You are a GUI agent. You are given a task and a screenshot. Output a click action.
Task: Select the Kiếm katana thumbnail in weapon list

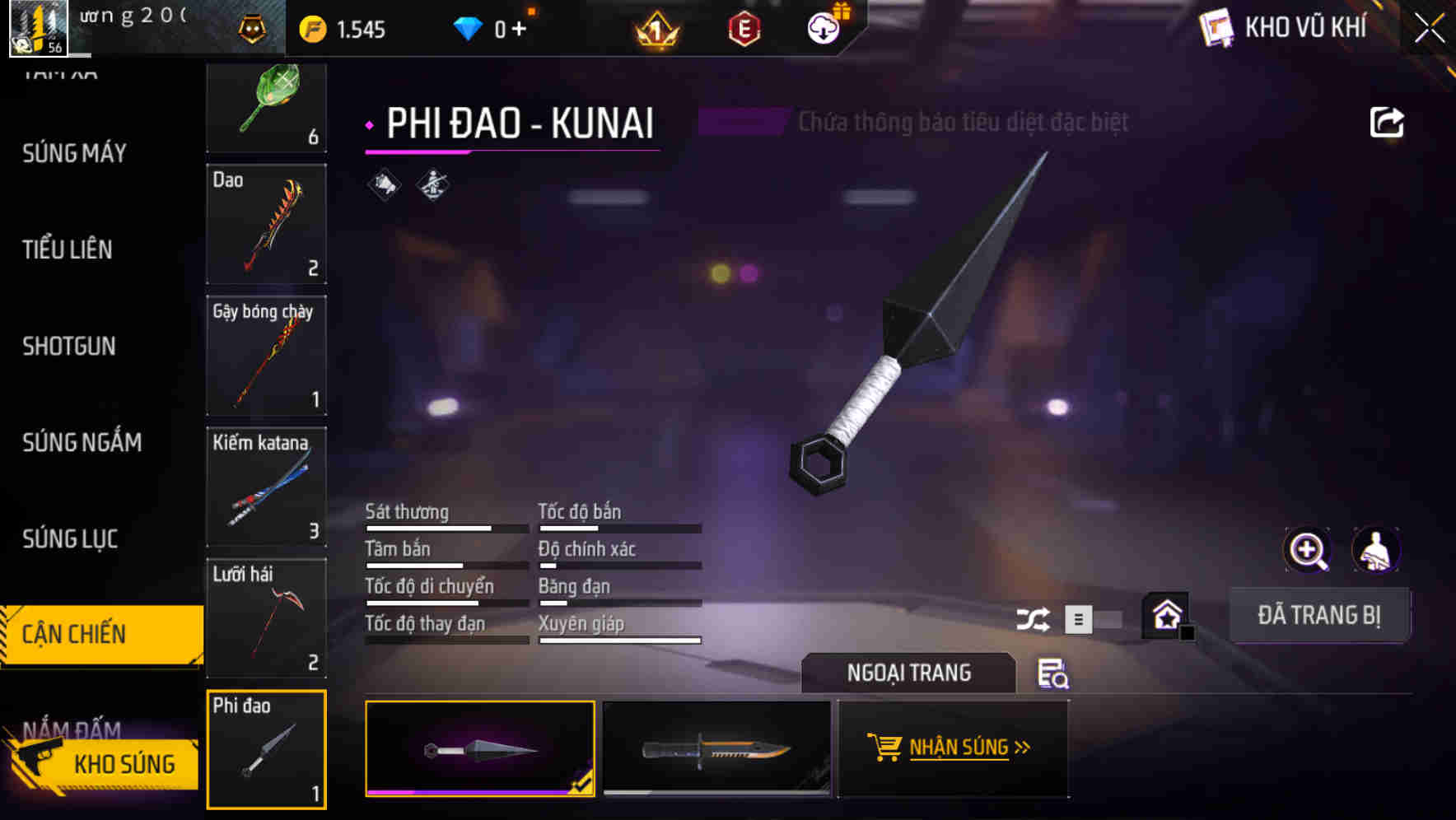267,487
